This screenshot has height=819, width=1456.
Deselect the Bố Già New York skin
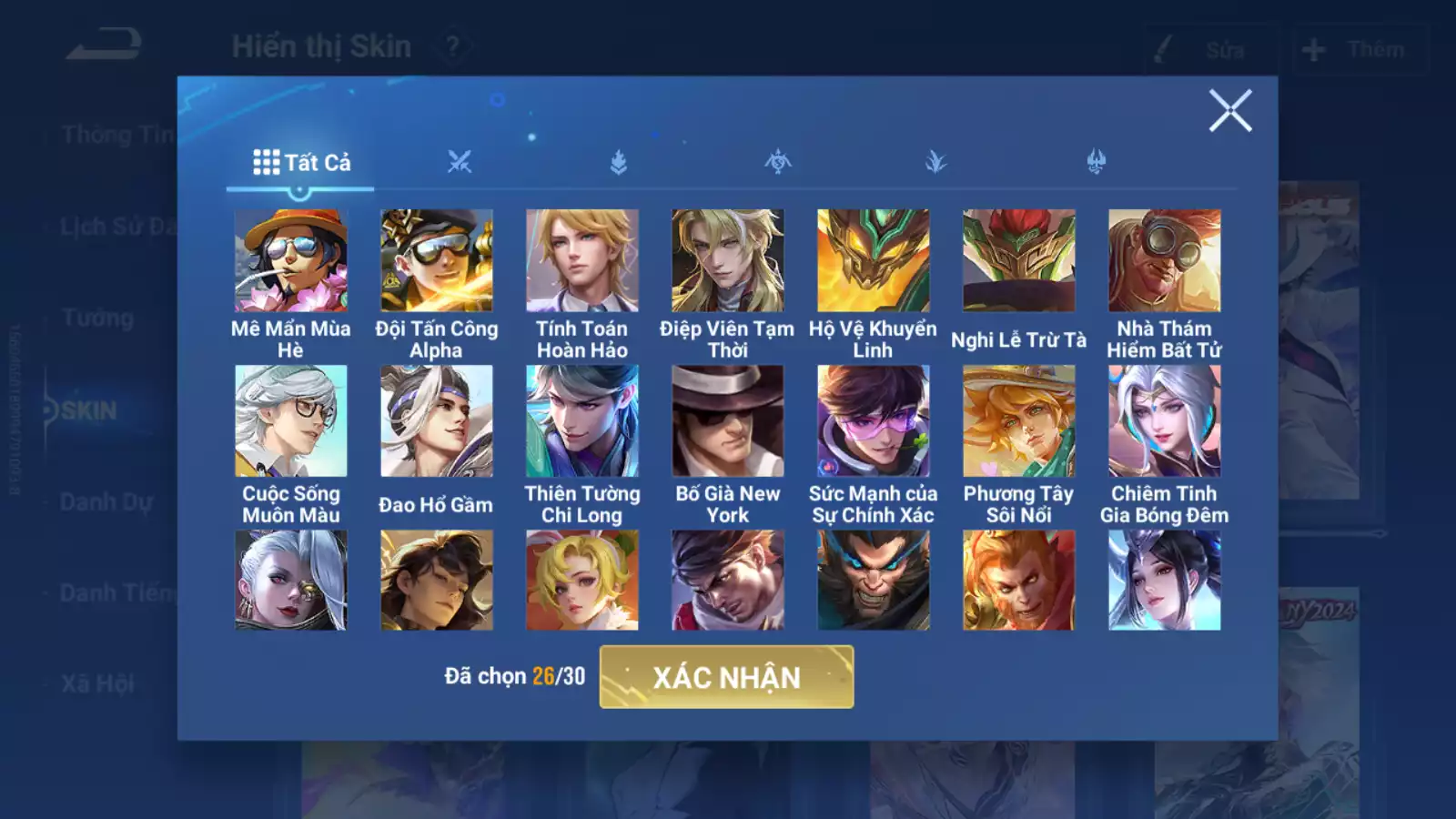click(x=726, y=420)
